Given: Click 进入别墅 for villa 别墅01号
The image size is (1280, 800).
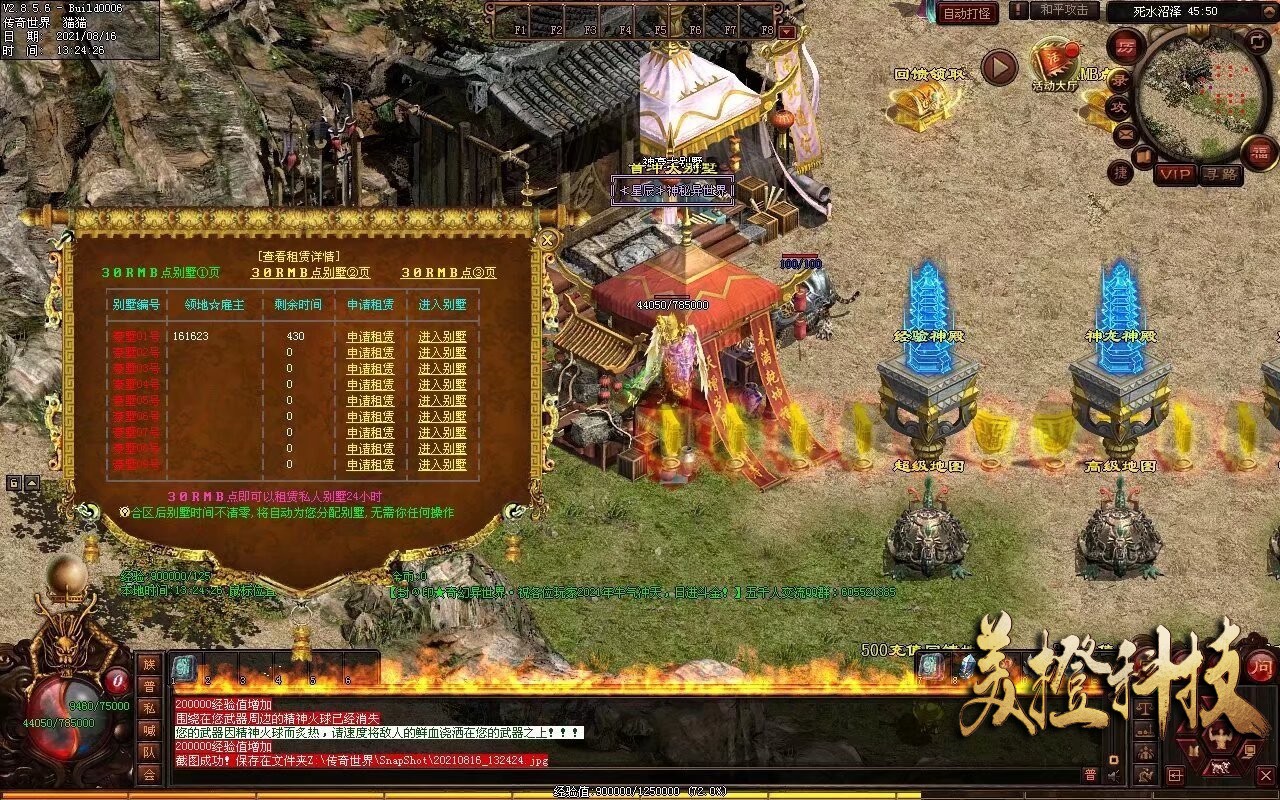Looking at the screenshot, I should coord(443,337).
